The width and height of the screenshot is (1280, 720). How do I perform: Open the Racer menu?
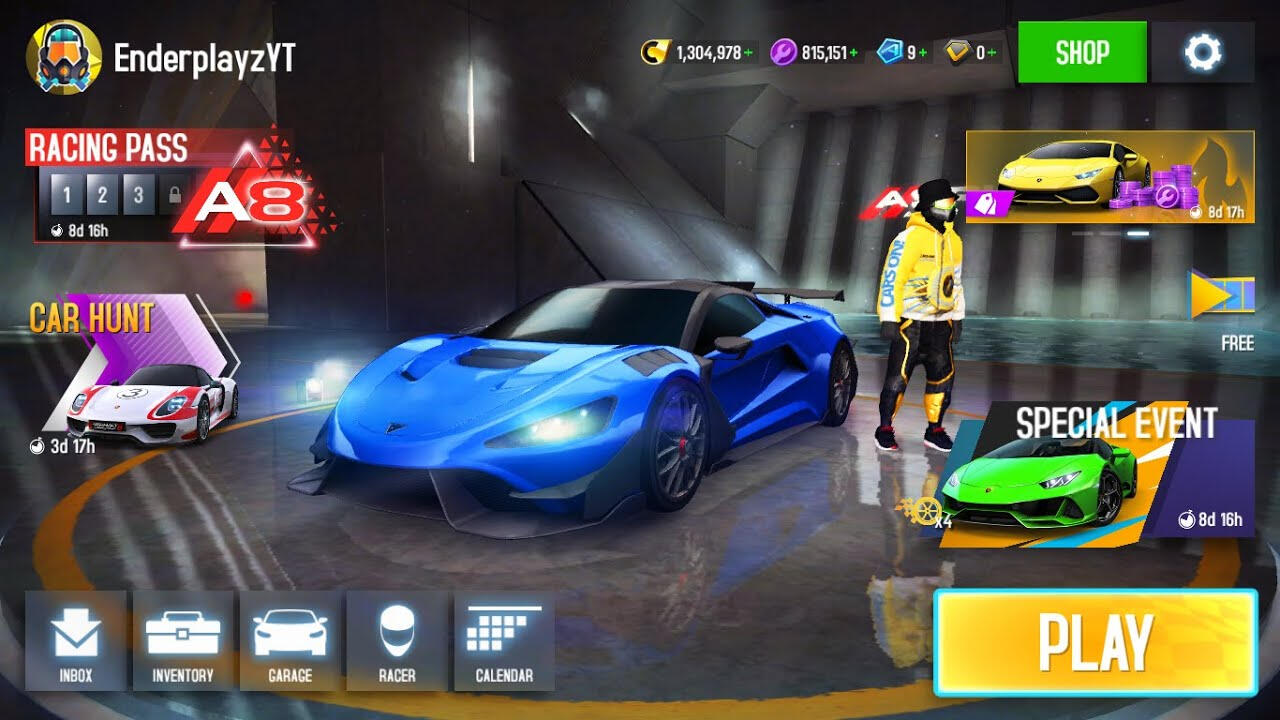pyautogui.click(x=397, y=640)
